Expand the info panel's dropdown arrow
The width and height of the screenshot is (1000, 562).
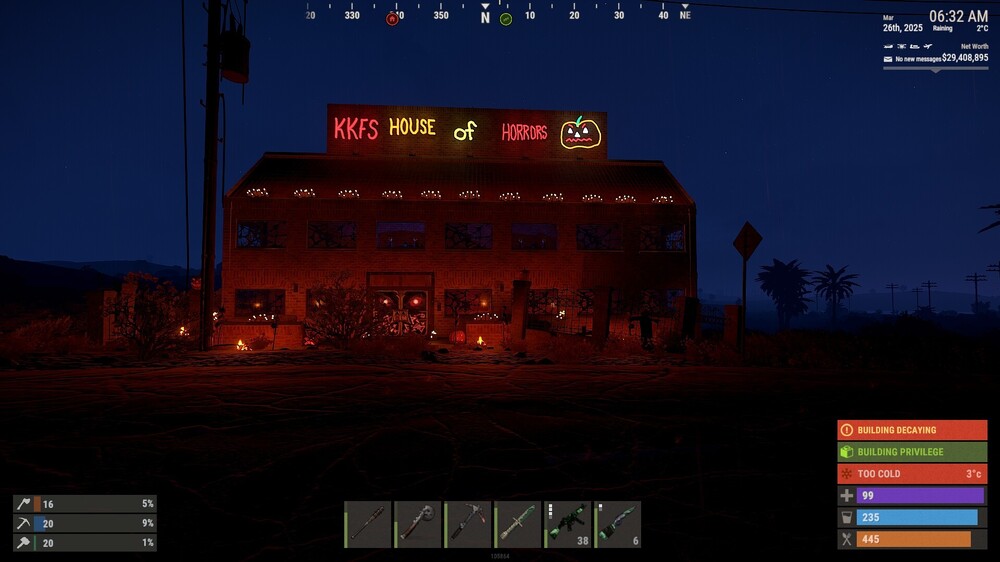935,69
